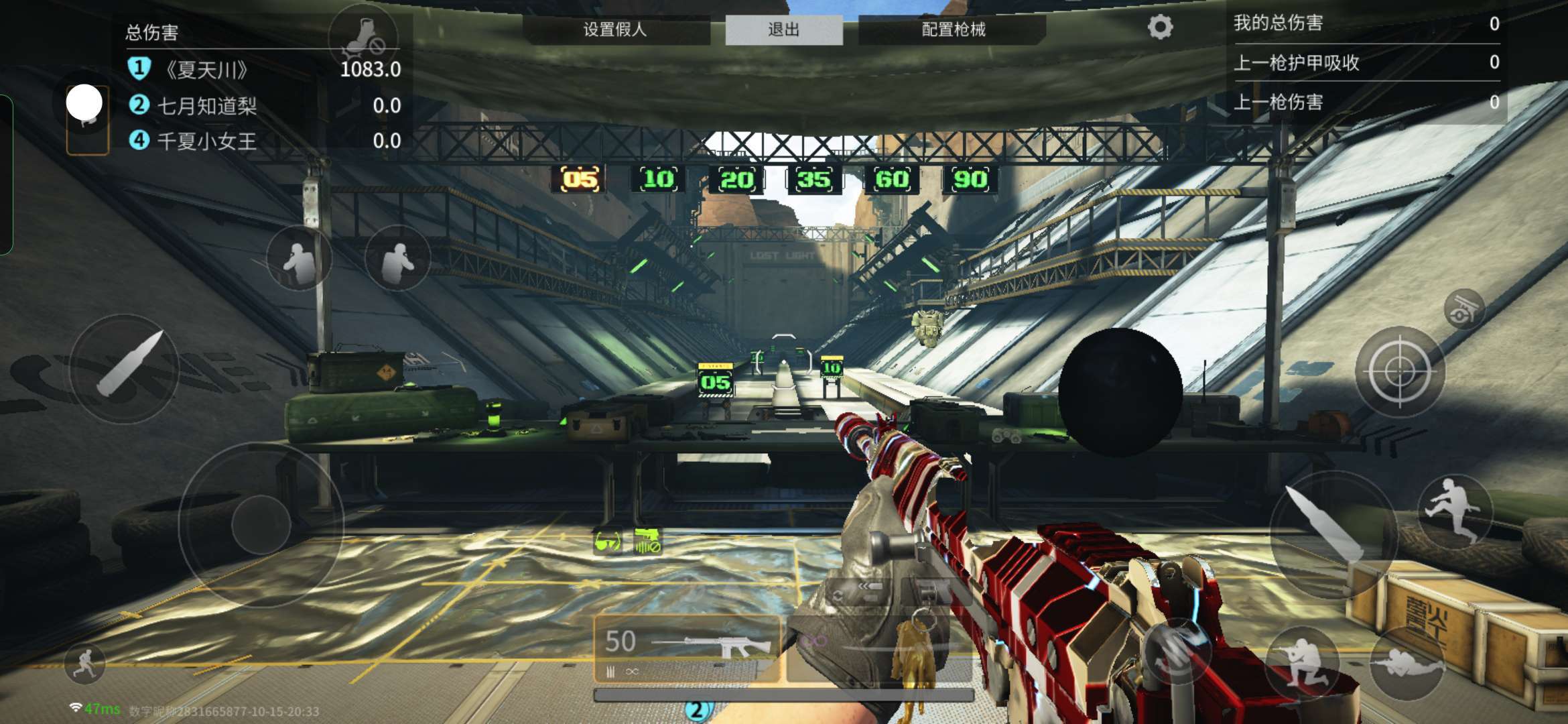Open the 设置假人 dummy setup menu

(x=615, y=29)
